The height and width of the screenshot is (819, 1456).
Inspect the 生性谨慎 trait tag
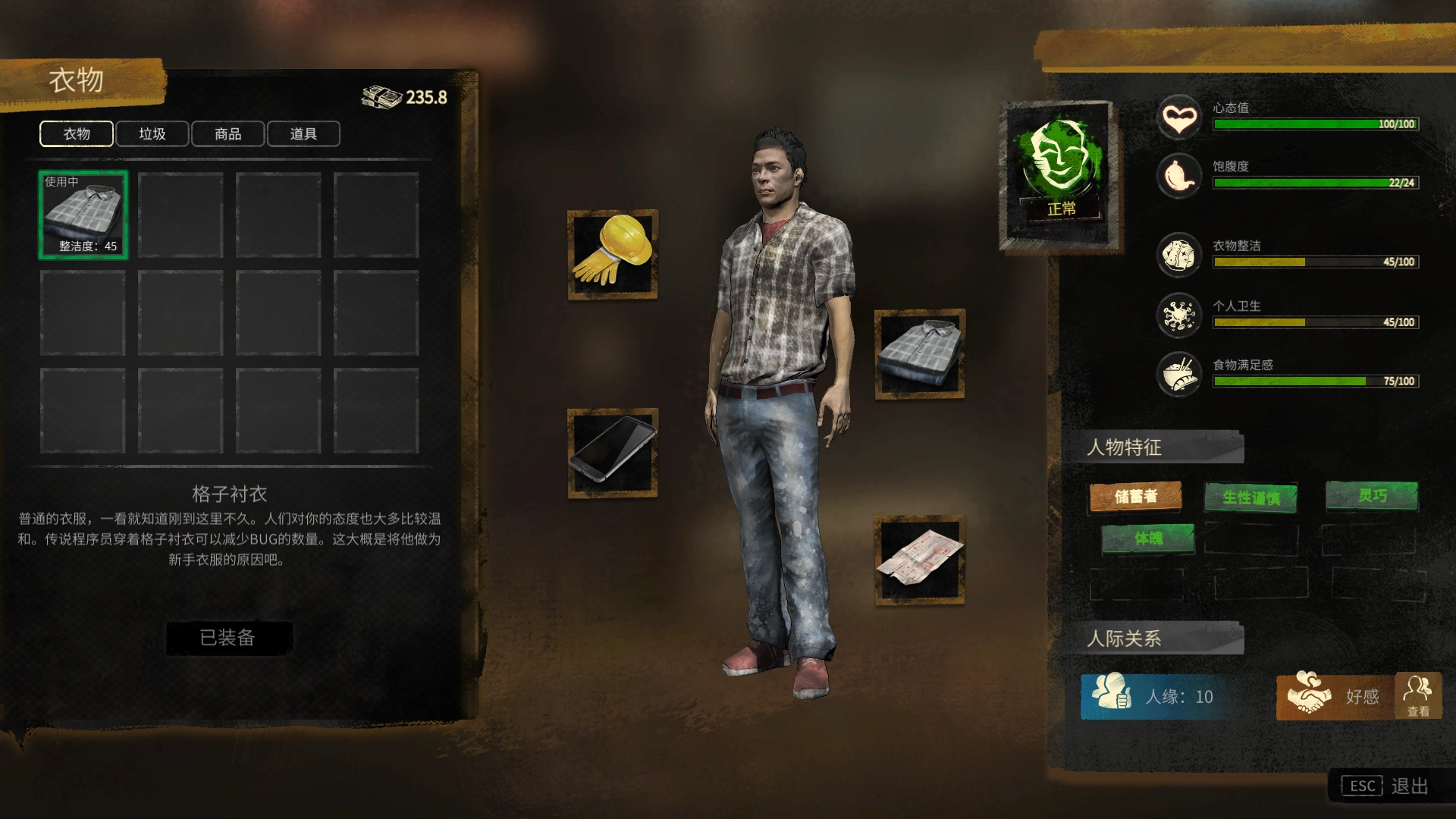(x=1250, y=497)
